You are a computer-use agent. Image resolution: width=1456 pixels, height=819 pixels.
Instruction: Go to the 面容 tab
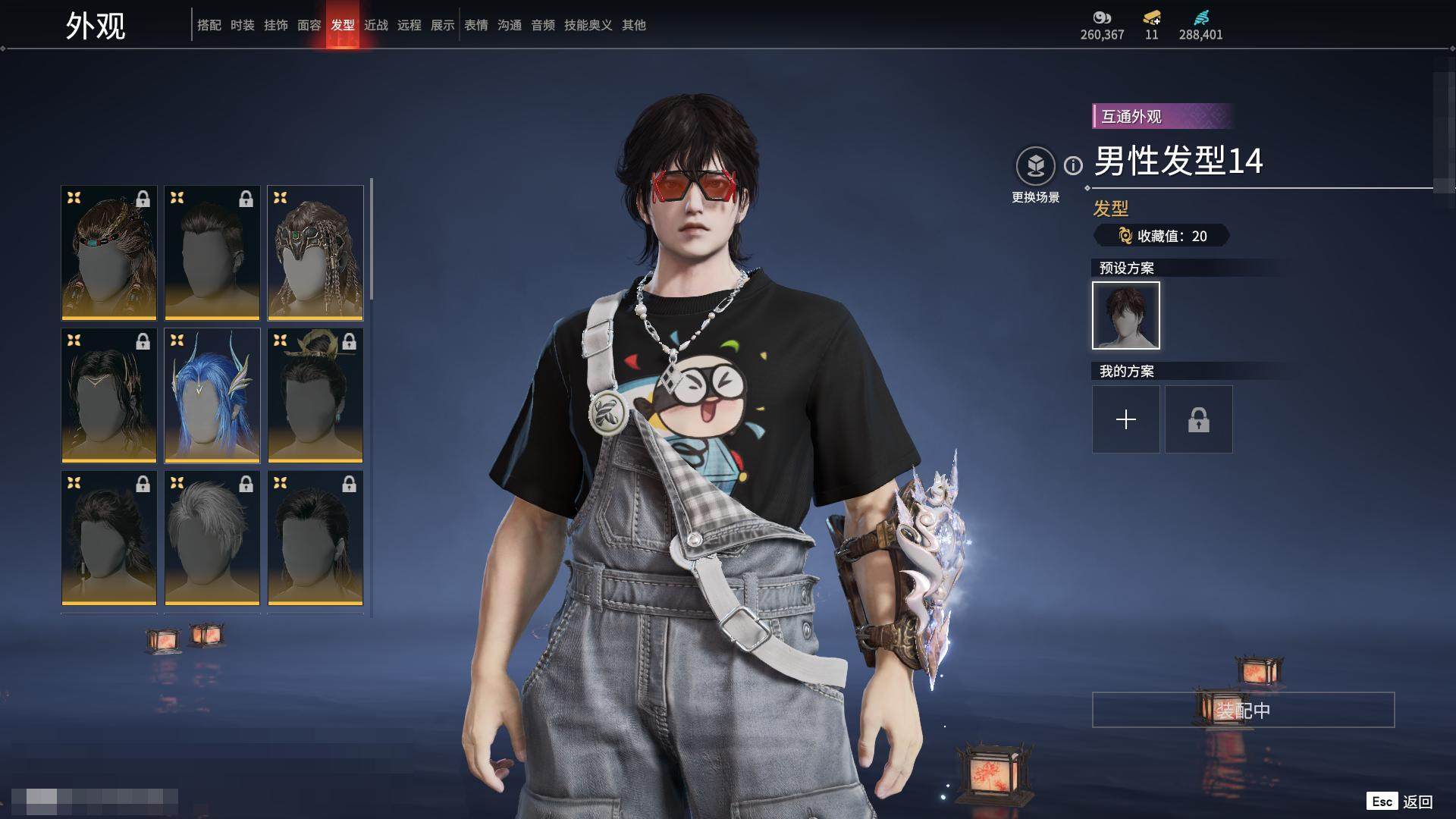click(309, 25)
